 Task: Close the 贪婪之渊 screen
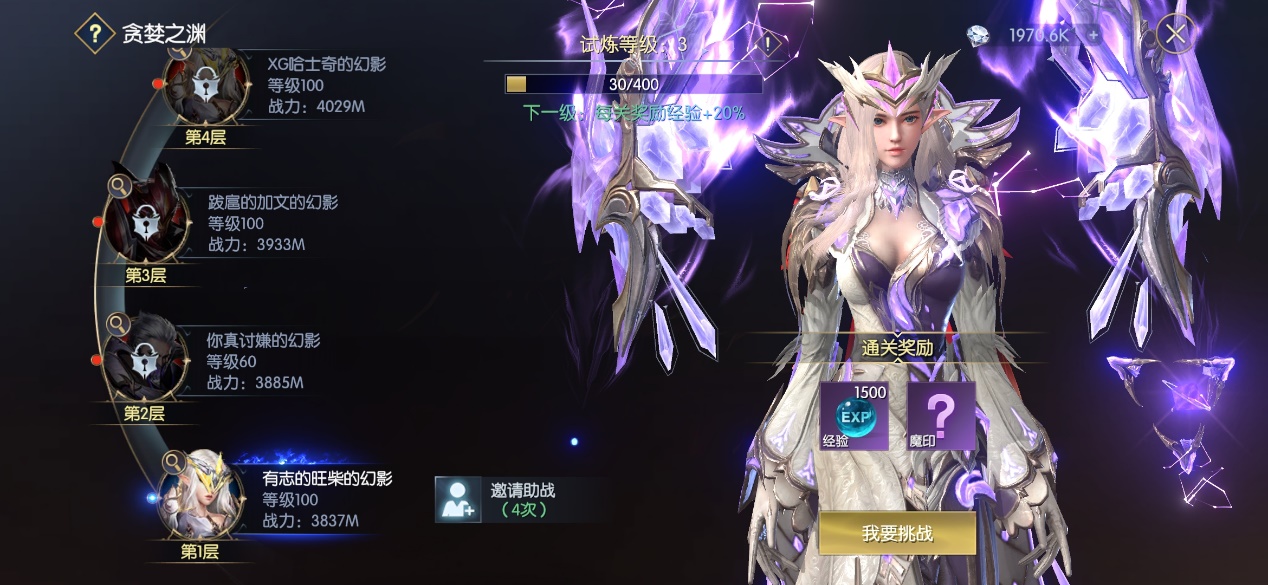(1175, 35)
